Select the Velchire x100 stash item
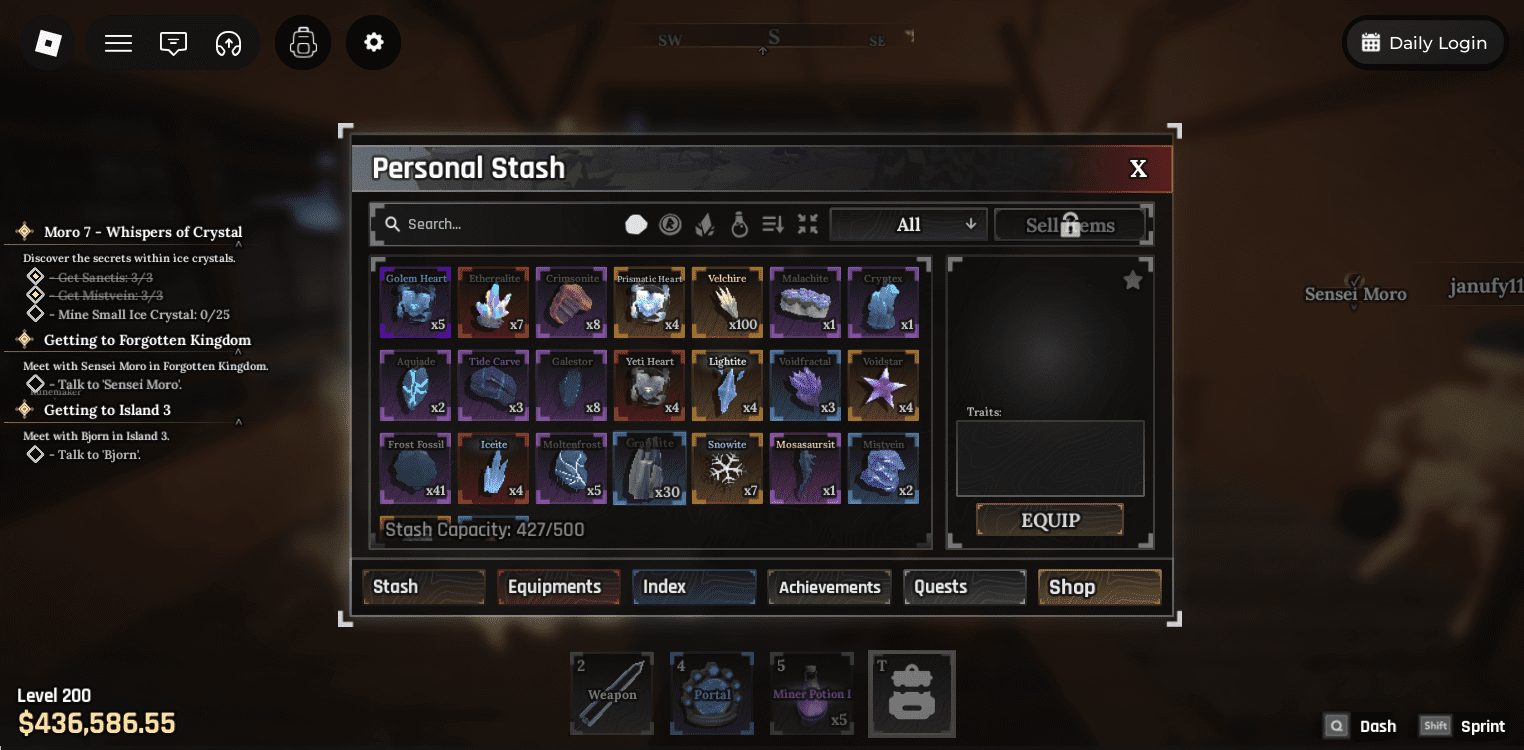The image size is (1524, 750). (x=727, y=302)
